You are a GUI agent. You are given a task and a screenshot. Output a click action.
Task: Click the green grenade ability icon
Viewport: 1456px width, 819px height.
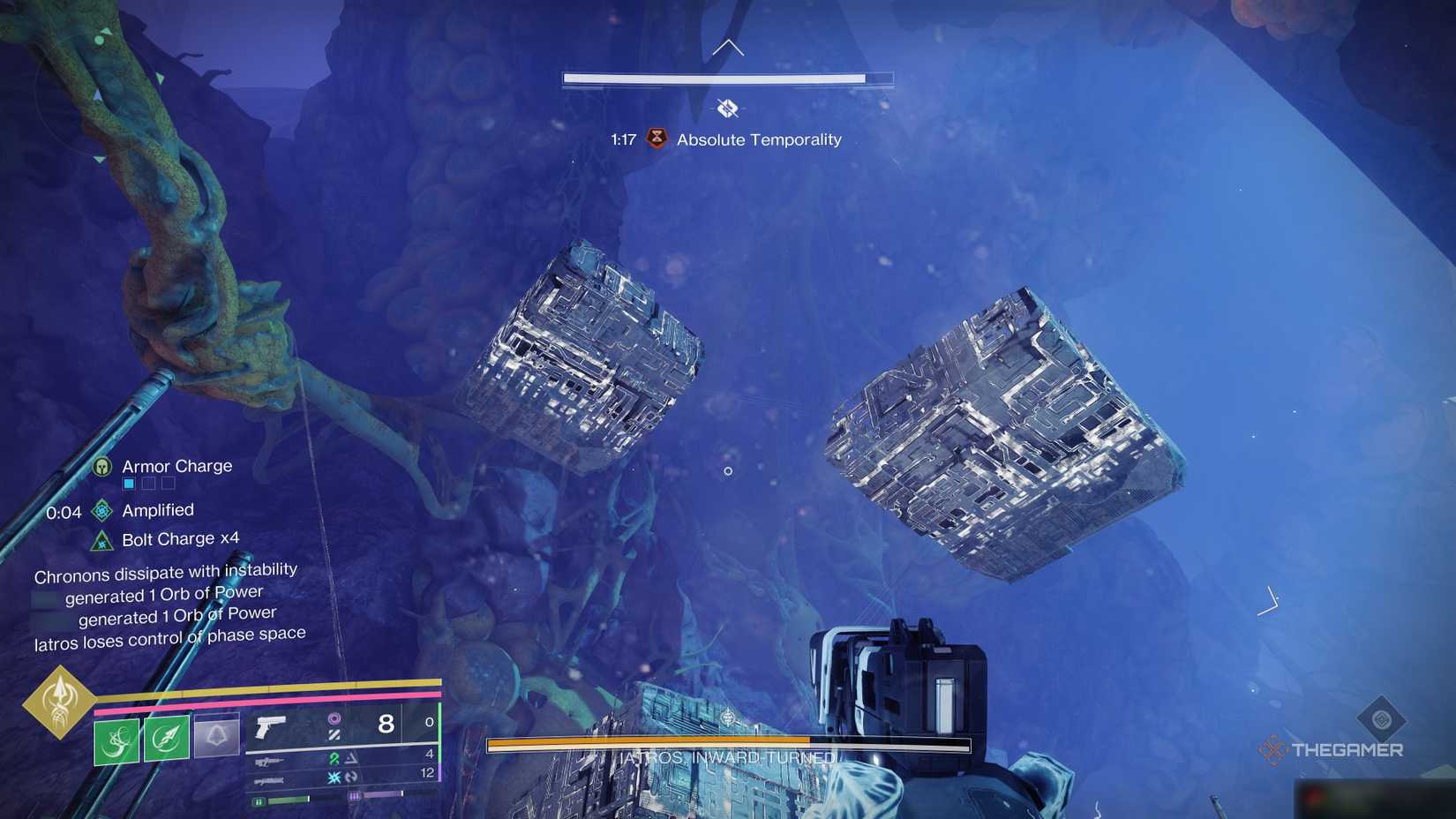pyautogui.click(x=116, y=740)
